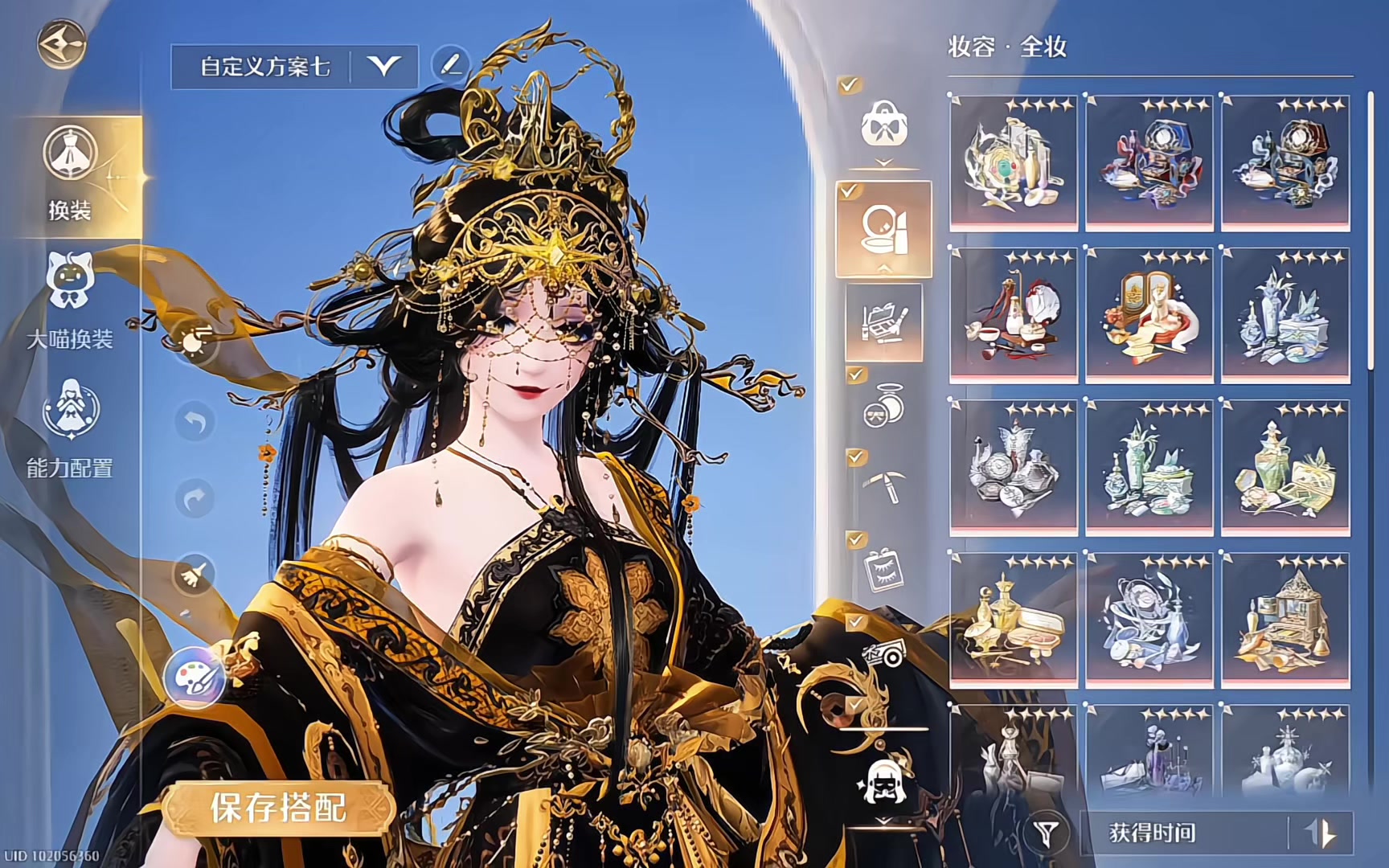The image size is (1389, 868).
Task: Undo the last outfit change
Action: (x=195, y=422)
